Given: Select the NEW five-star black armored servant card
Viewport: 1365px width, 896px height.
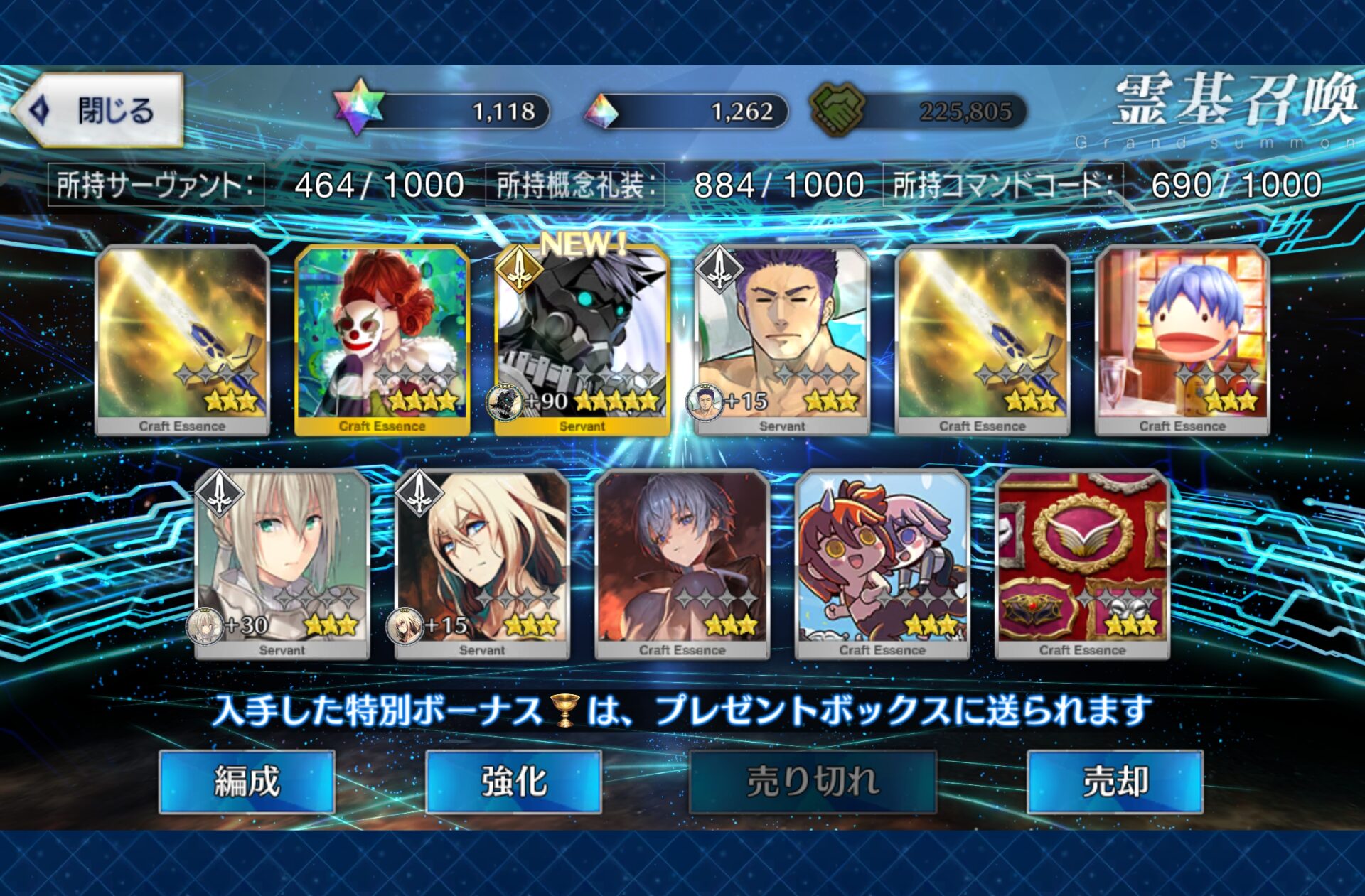Looking at the screenshot, I should (582, 340).
